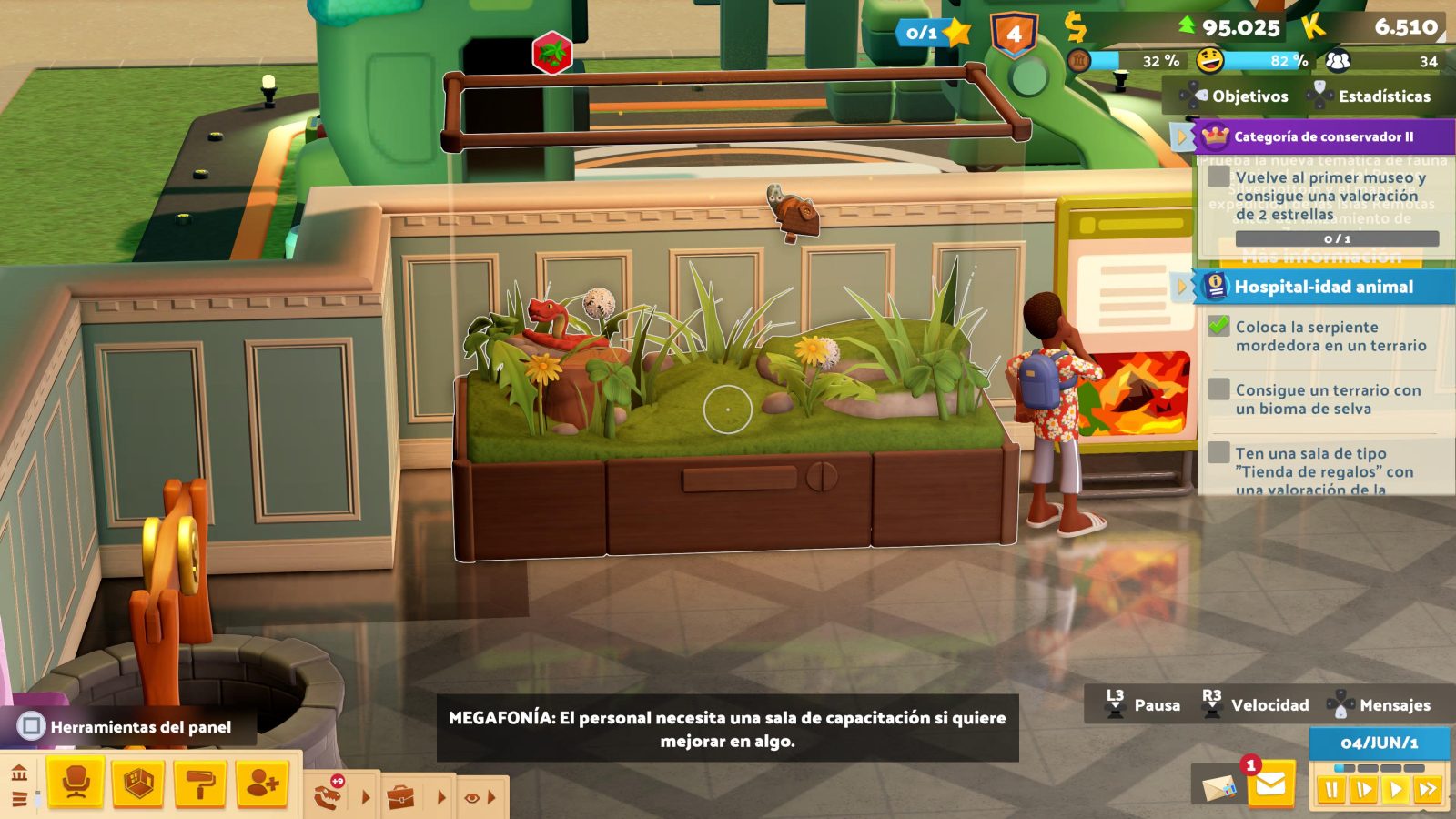
Task: Switch to the Objetivos tab
Action: tap(1249, 96)
